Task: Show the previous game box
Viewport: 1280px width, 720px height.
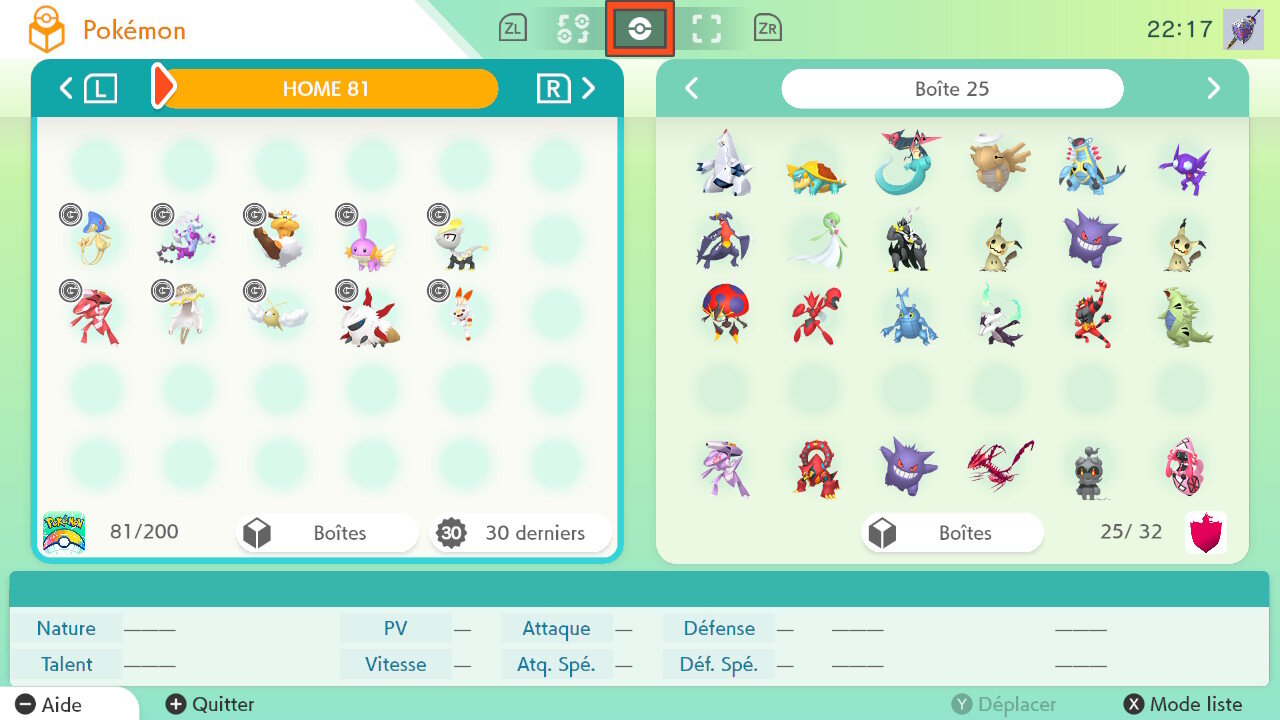Action: (x=691, y=89)
